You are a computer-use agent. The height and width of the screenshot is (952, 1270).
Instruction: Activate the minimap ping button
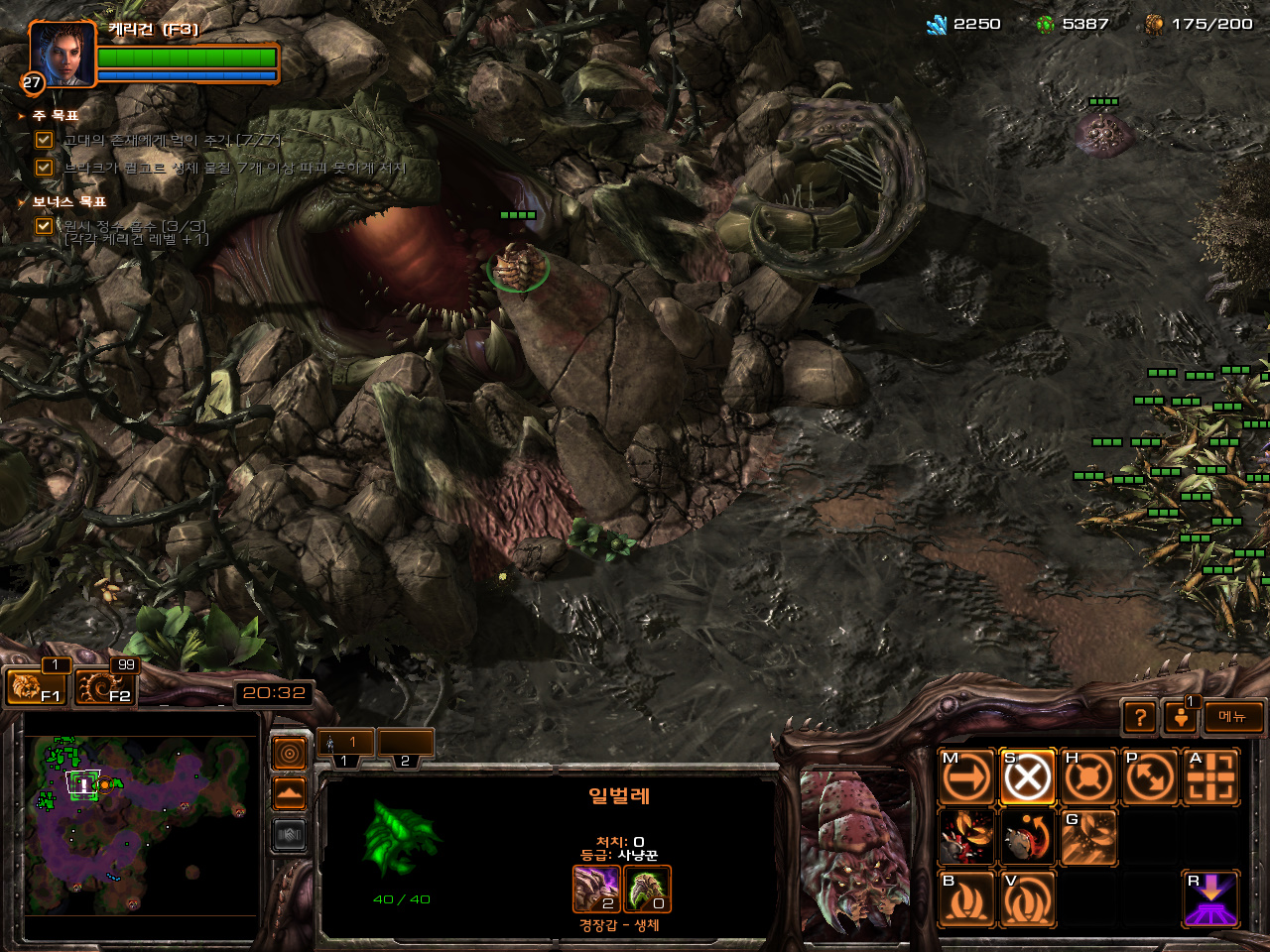coord(289,755)
